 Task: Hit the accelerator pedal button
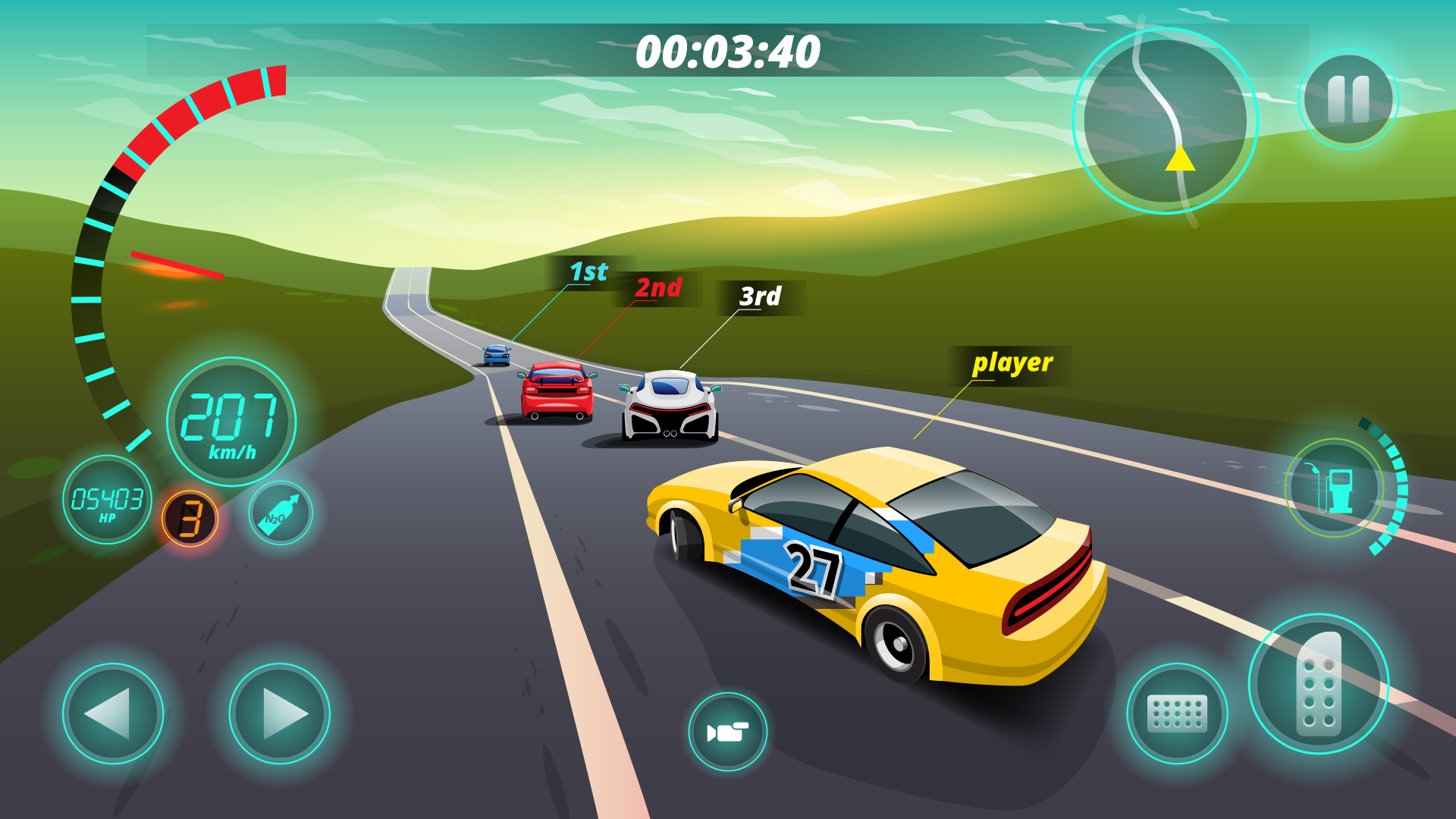coord(1319,683)
